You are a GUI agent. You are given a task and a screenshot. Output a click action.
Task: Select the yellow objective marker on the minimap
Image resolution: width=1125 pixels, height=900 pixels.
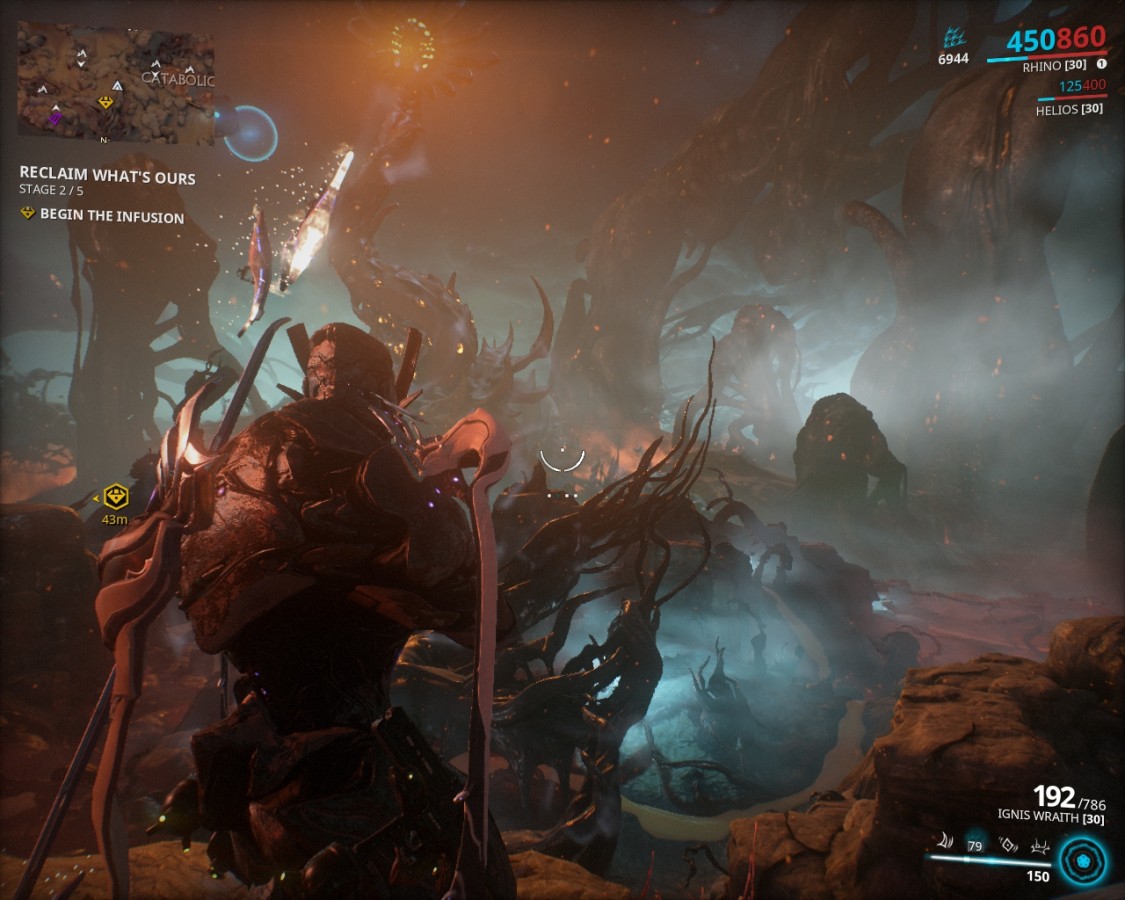105,102
